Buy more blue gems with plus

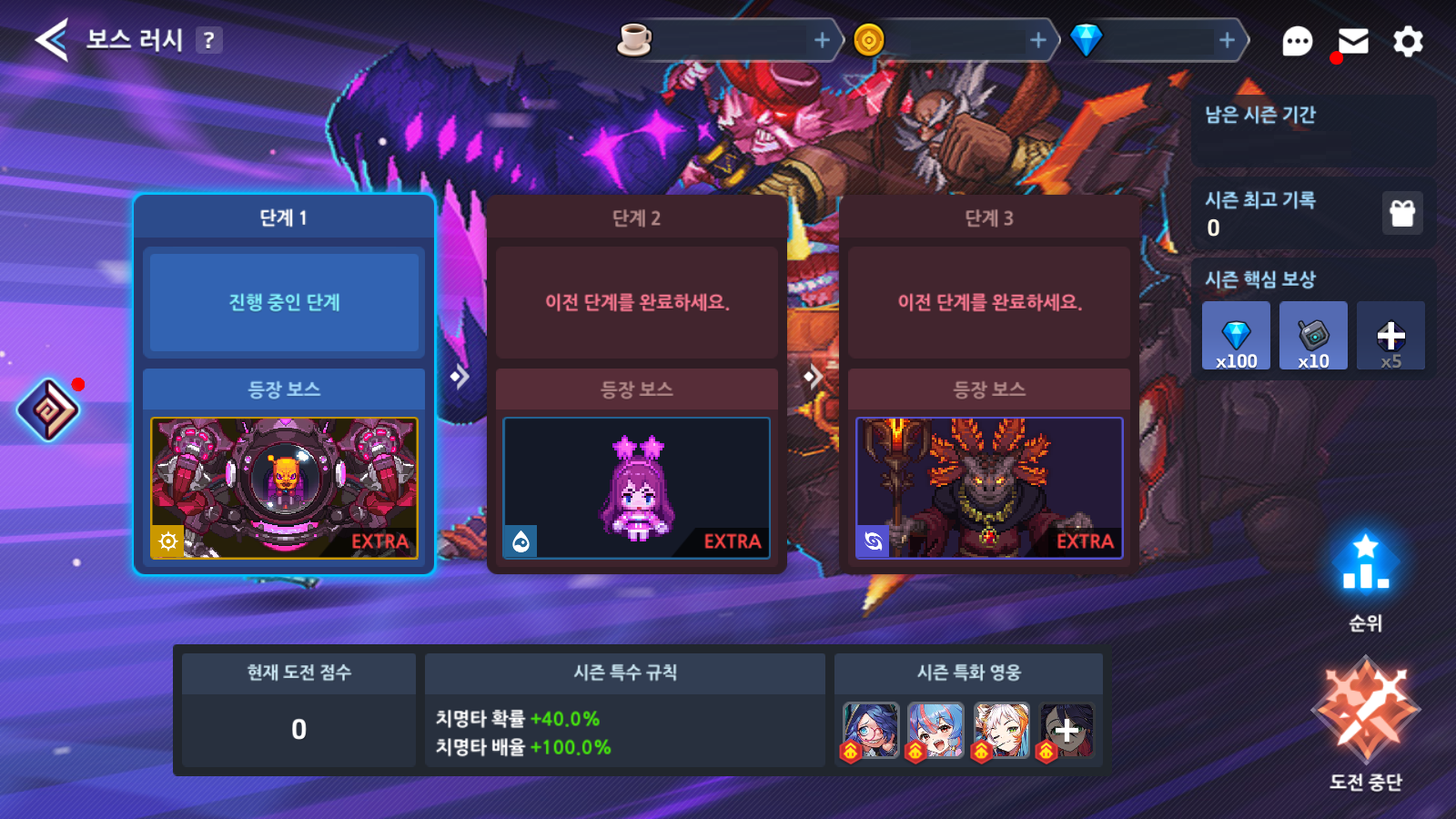(1227, 40)
